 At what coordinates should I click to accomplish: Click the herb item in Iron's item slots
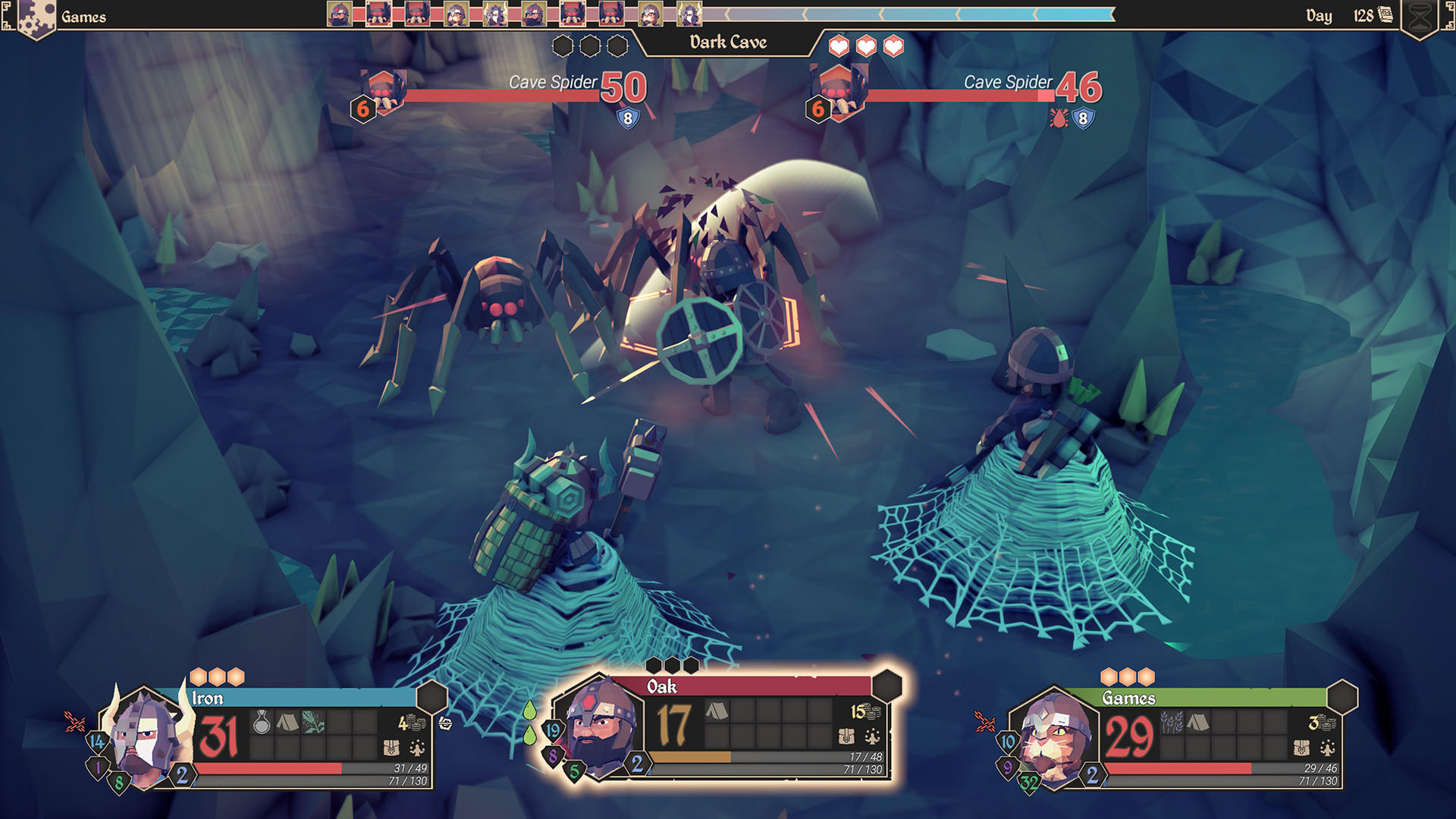coord(314,721)
